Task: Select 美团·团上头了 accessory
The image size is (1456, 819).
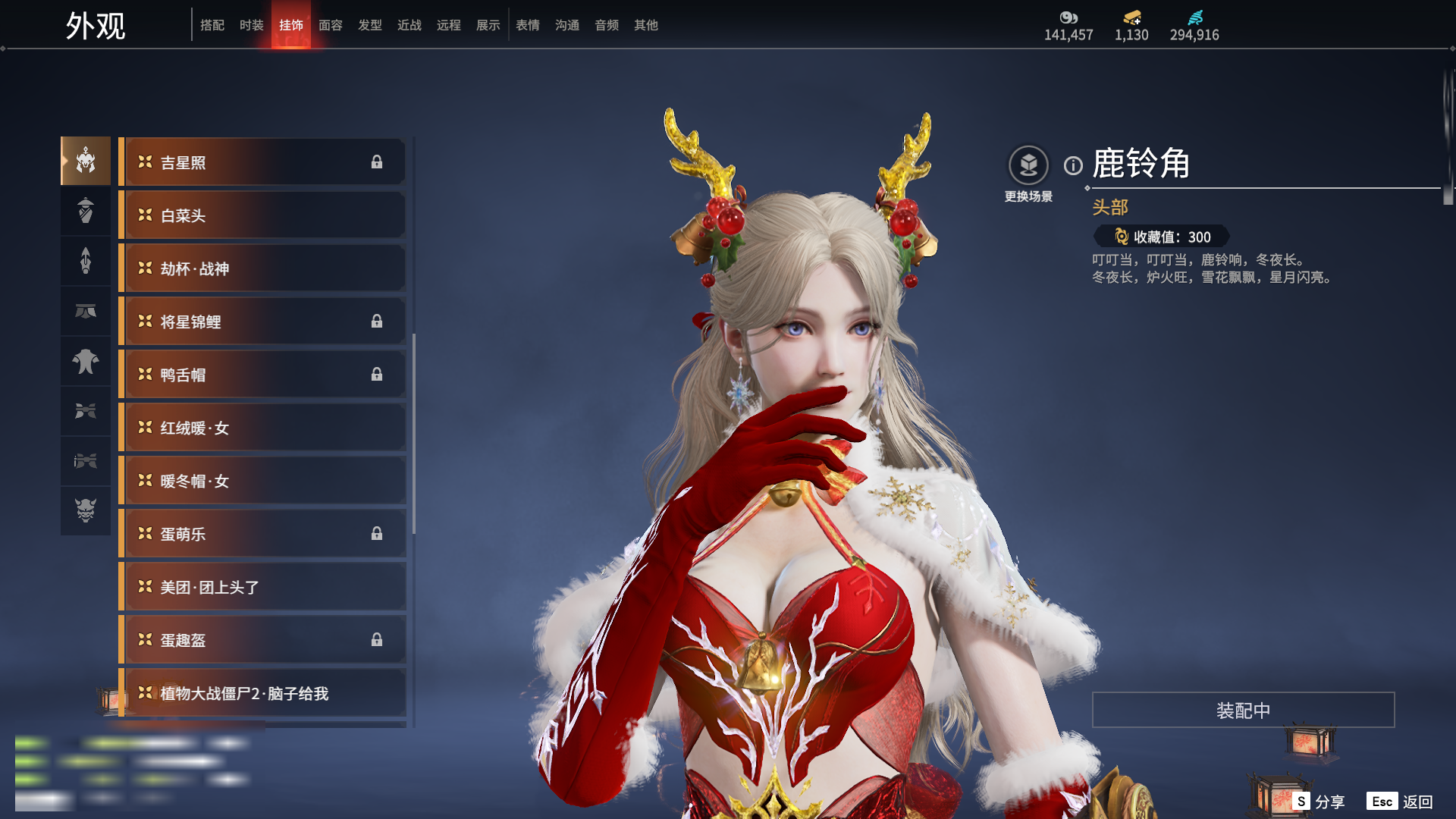Action: pos(262,587)
